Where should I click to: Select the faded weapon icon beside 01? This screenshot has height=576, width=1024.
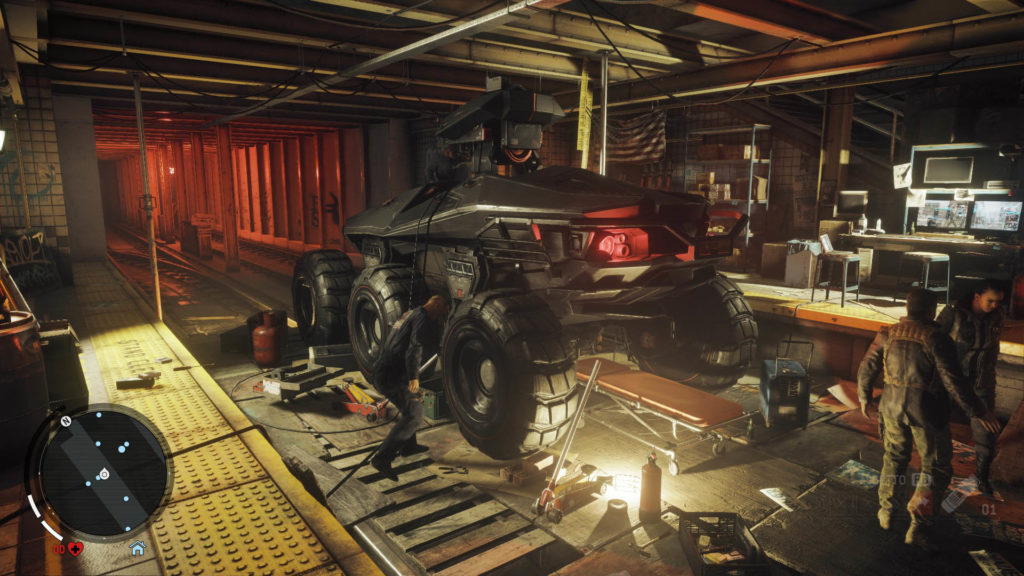point(958,494)
